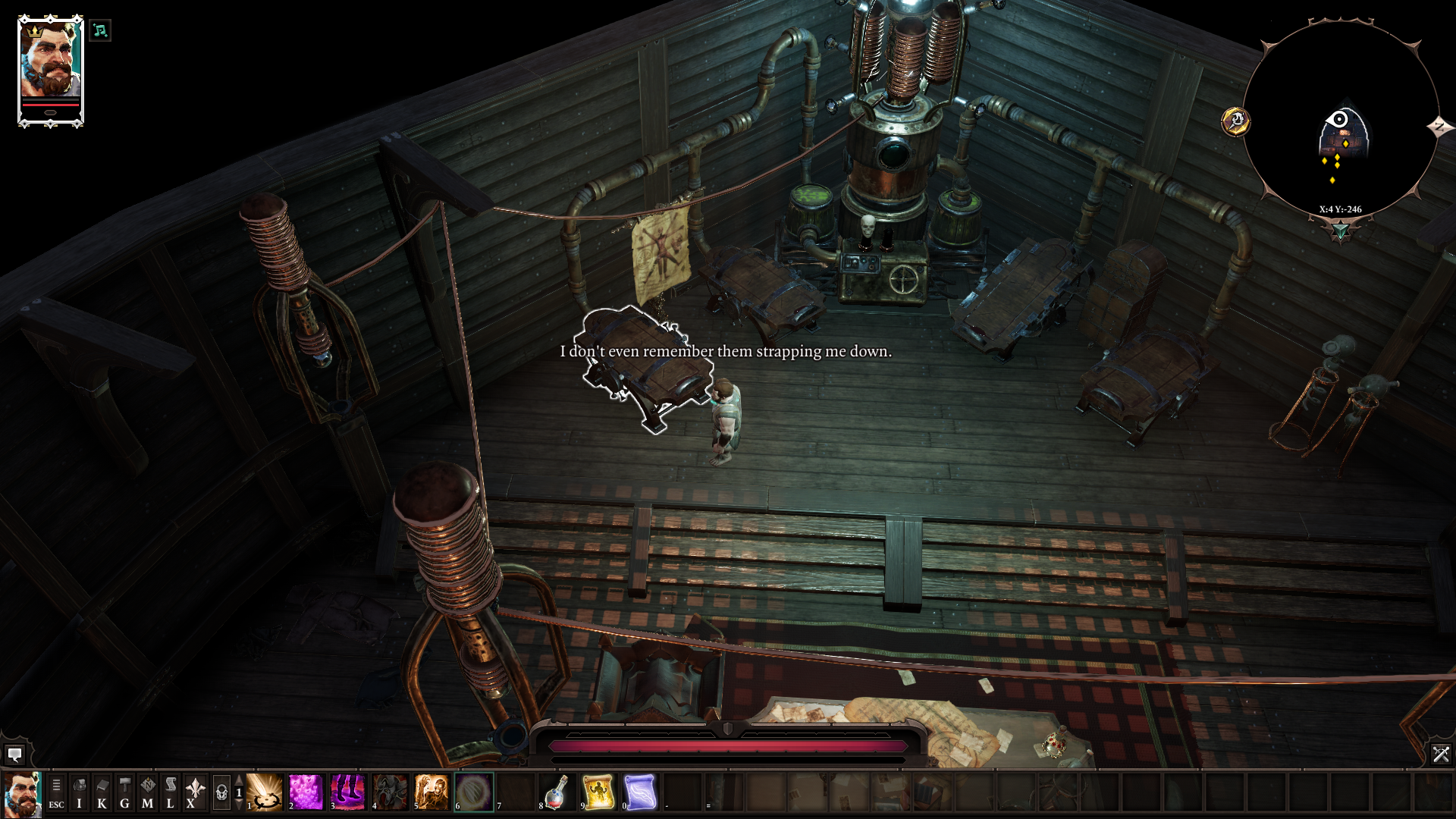Viewport: 1456px width, 819px height.
Task: Use the pink hearts skill in slot 2
Action: coord(306,792)
